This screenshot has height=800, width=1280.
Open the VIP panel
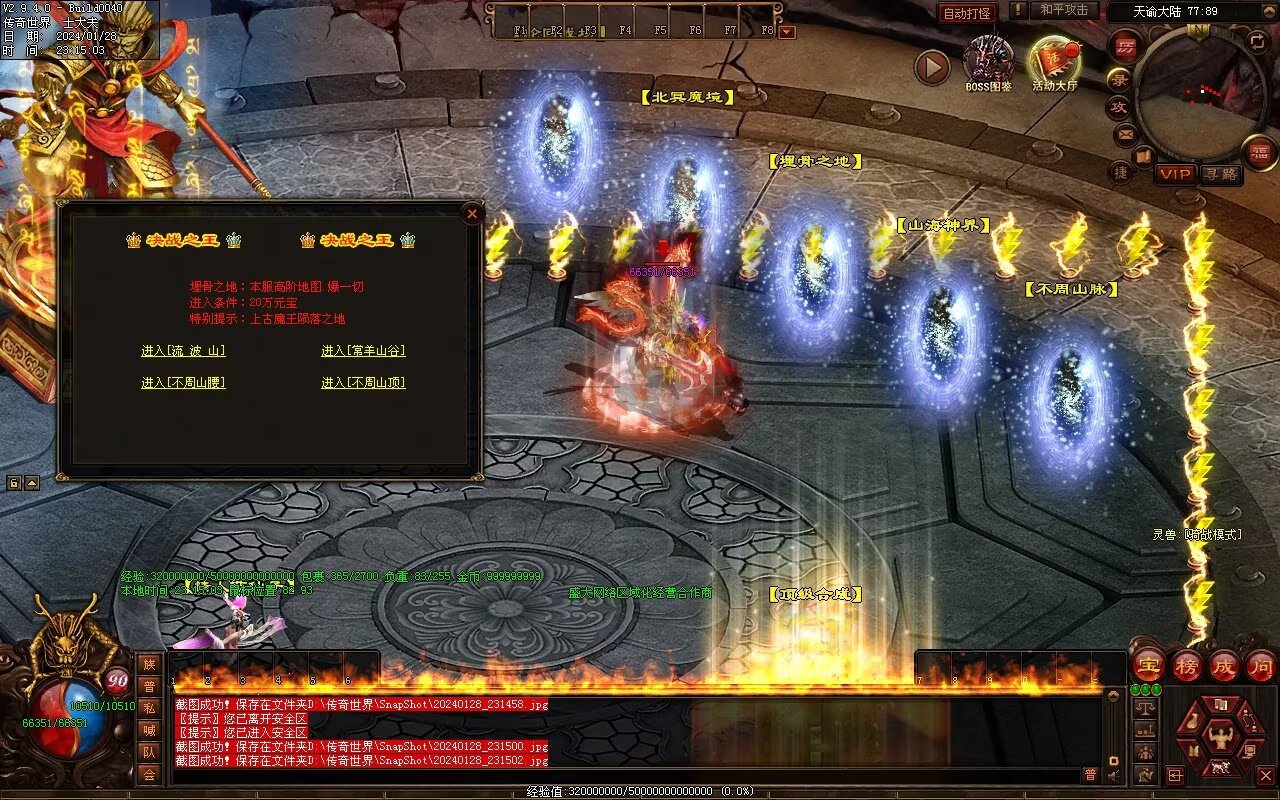point(1175,174)
